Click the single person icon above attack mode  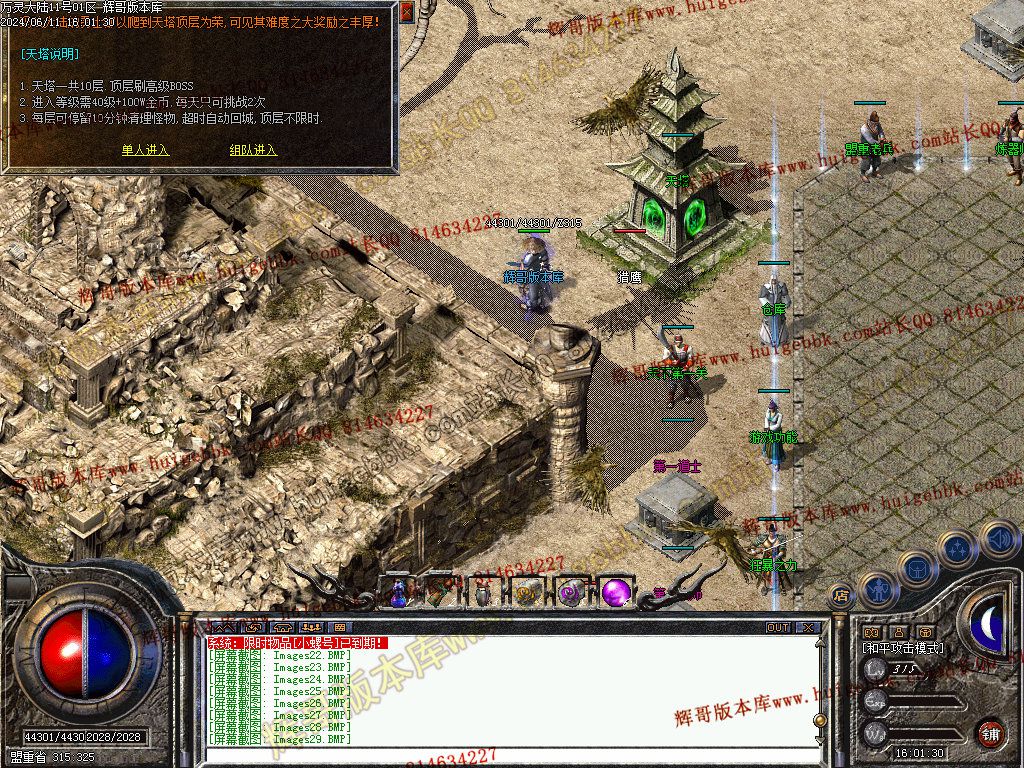pos(898,632)
